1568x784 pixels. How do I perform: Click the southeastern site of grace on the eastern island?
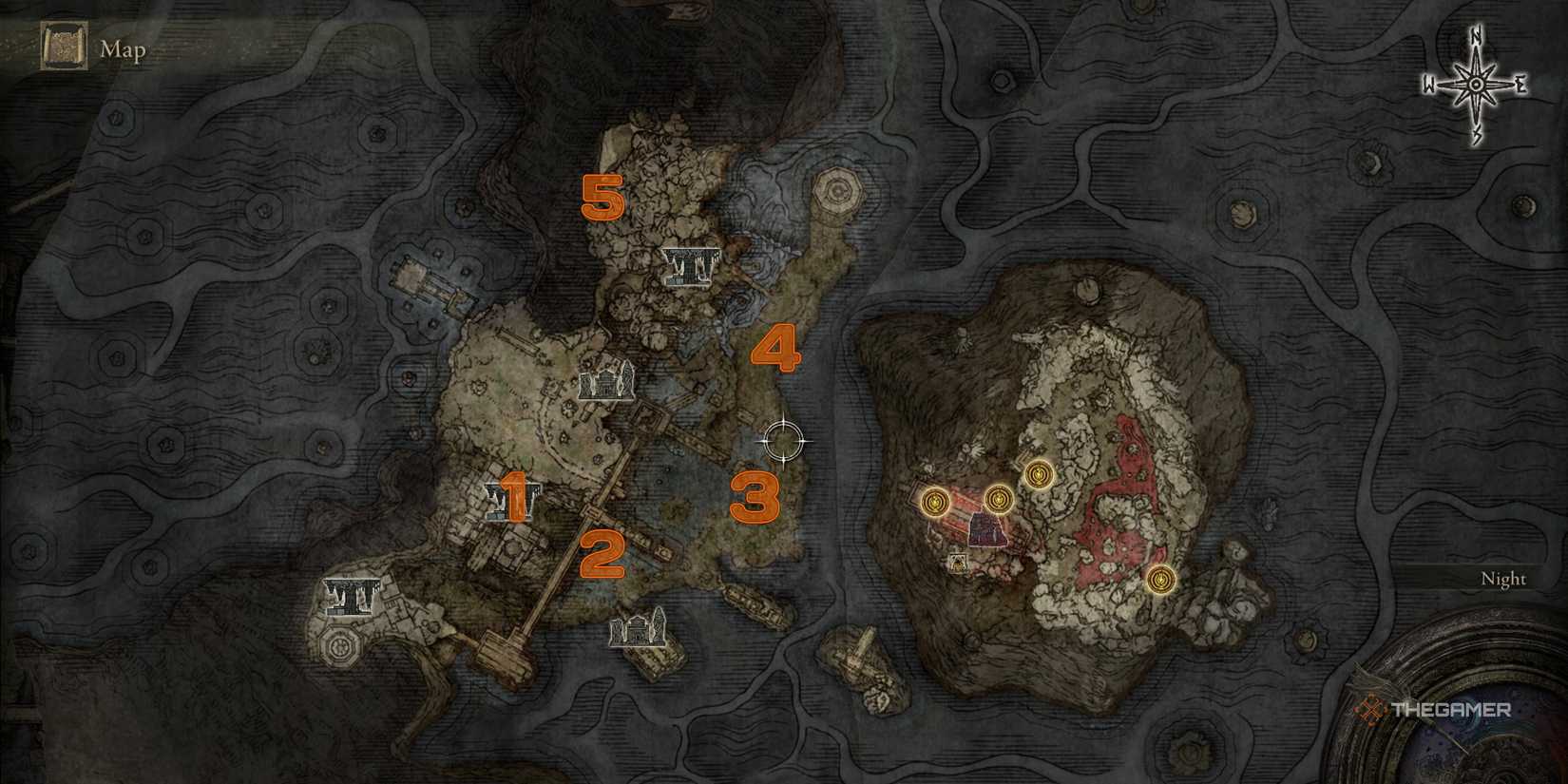pyautogui.click(x=1163, y=581)
